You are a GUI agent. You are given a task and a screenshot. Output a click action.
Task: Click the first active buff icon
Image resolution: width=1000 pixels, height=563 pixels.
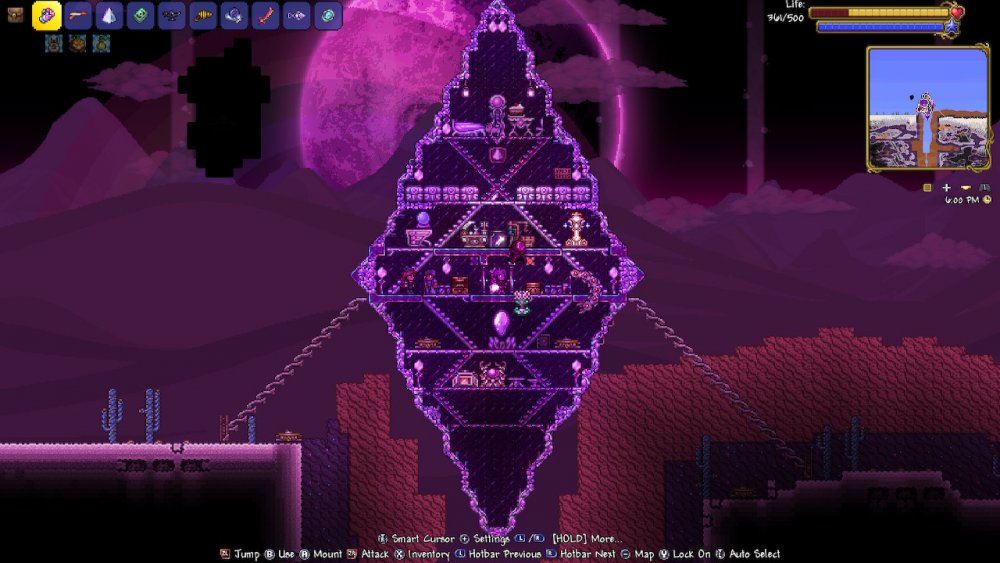[53, 43]
